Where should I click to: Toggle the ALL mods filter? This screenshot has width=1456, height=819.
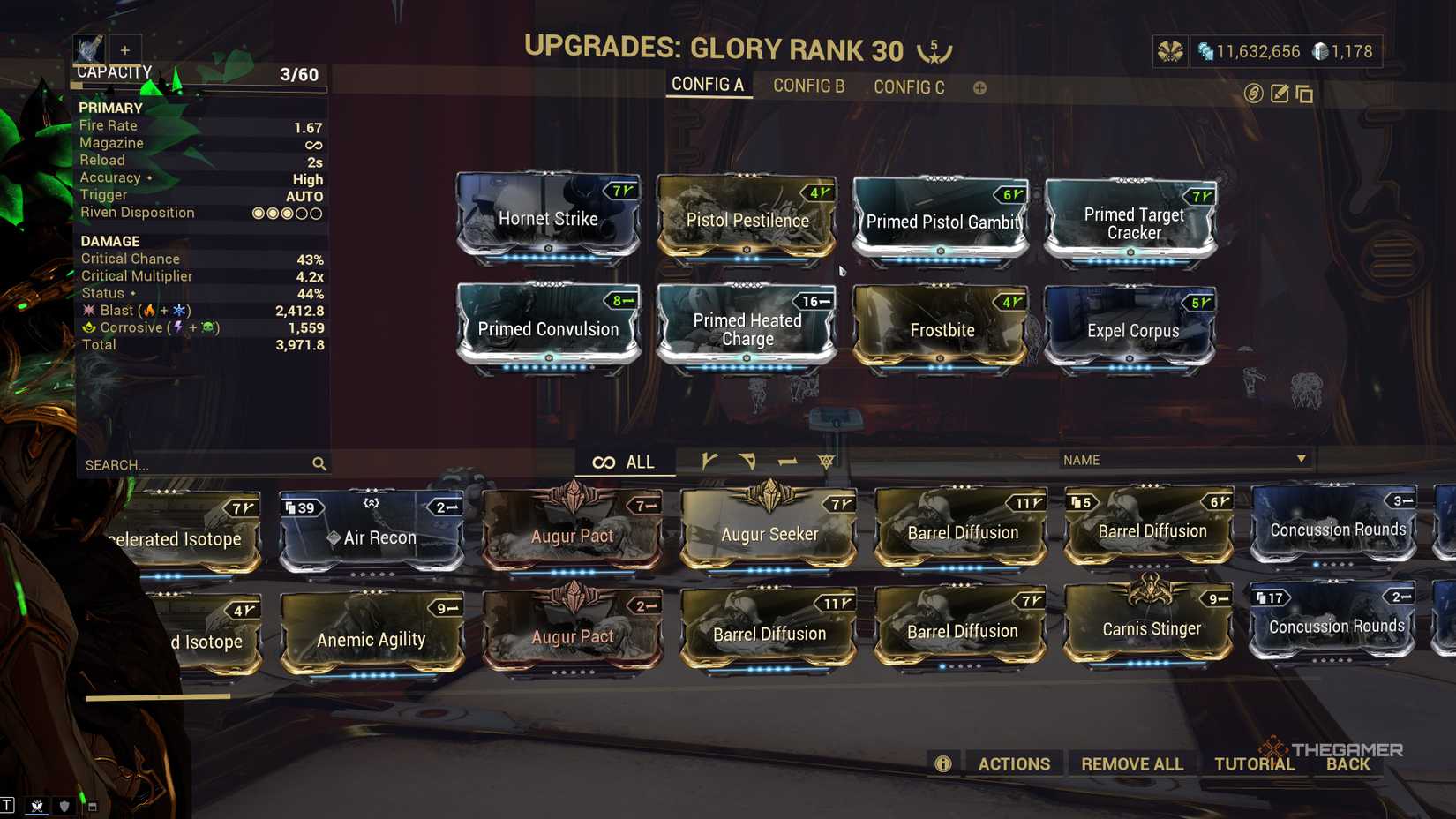coord(626,461)
